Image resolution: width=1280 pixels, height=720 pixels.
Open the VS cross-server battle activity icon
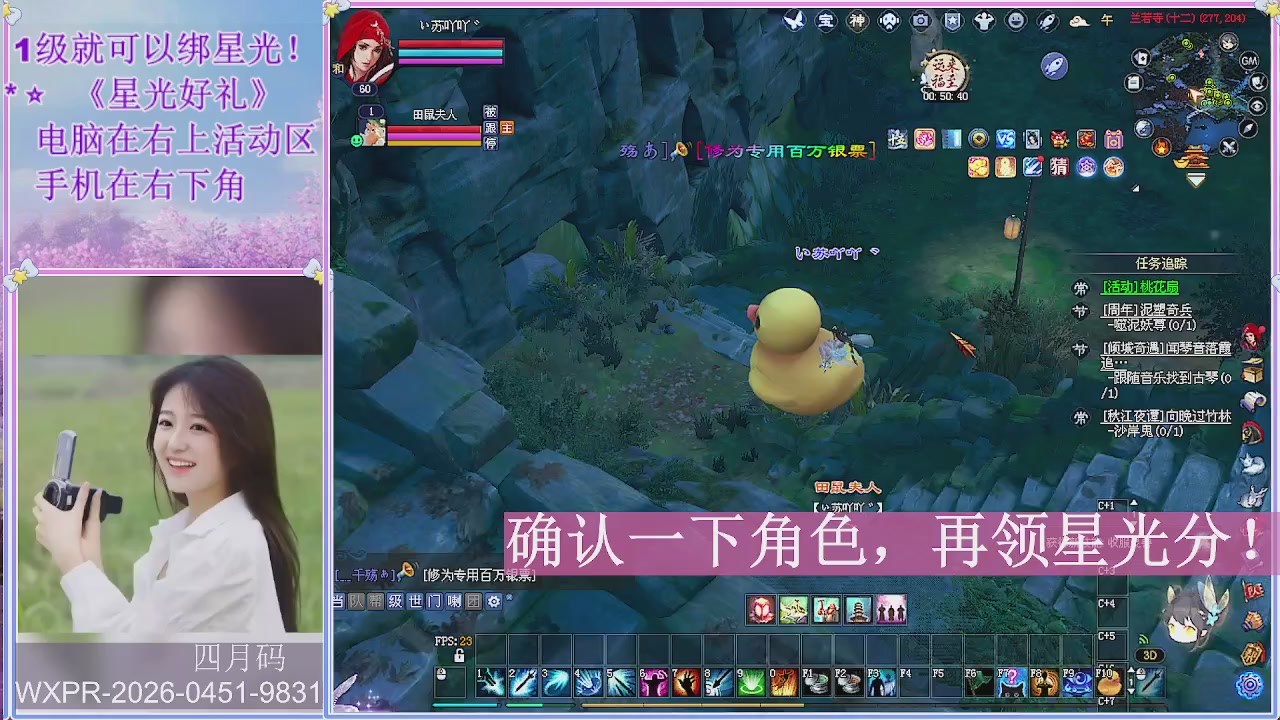point(1006,140)
